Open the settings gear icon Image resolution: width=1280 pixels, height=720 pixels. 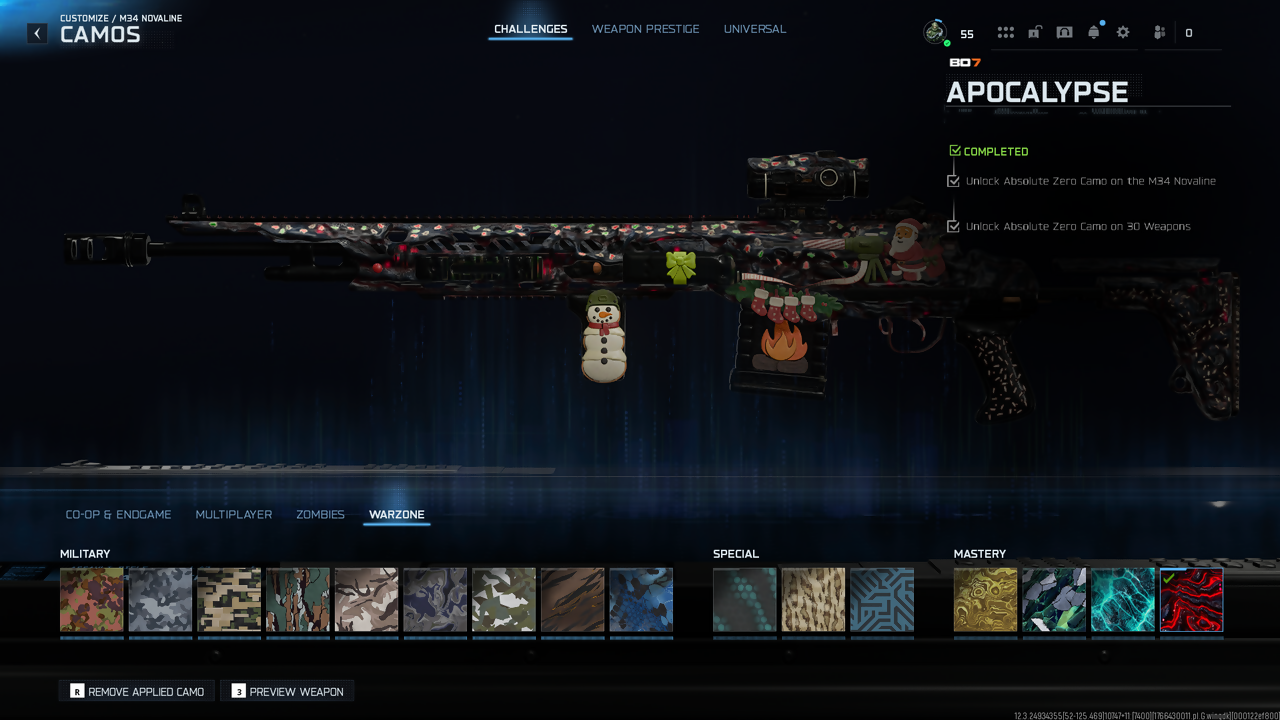(x=1123, y=33)
